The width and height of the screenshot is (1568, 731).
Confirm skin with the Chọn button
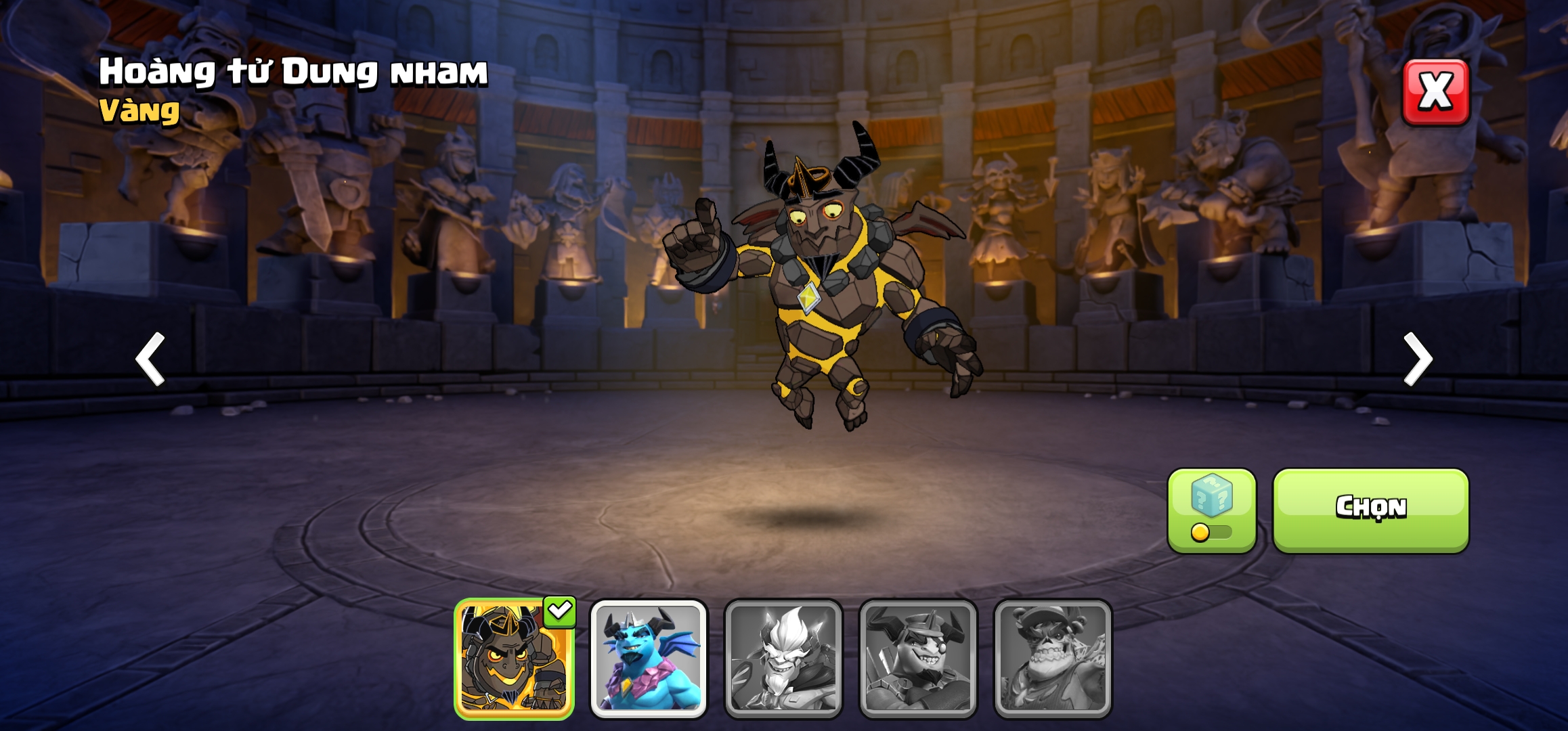[x=1370, y=509]
